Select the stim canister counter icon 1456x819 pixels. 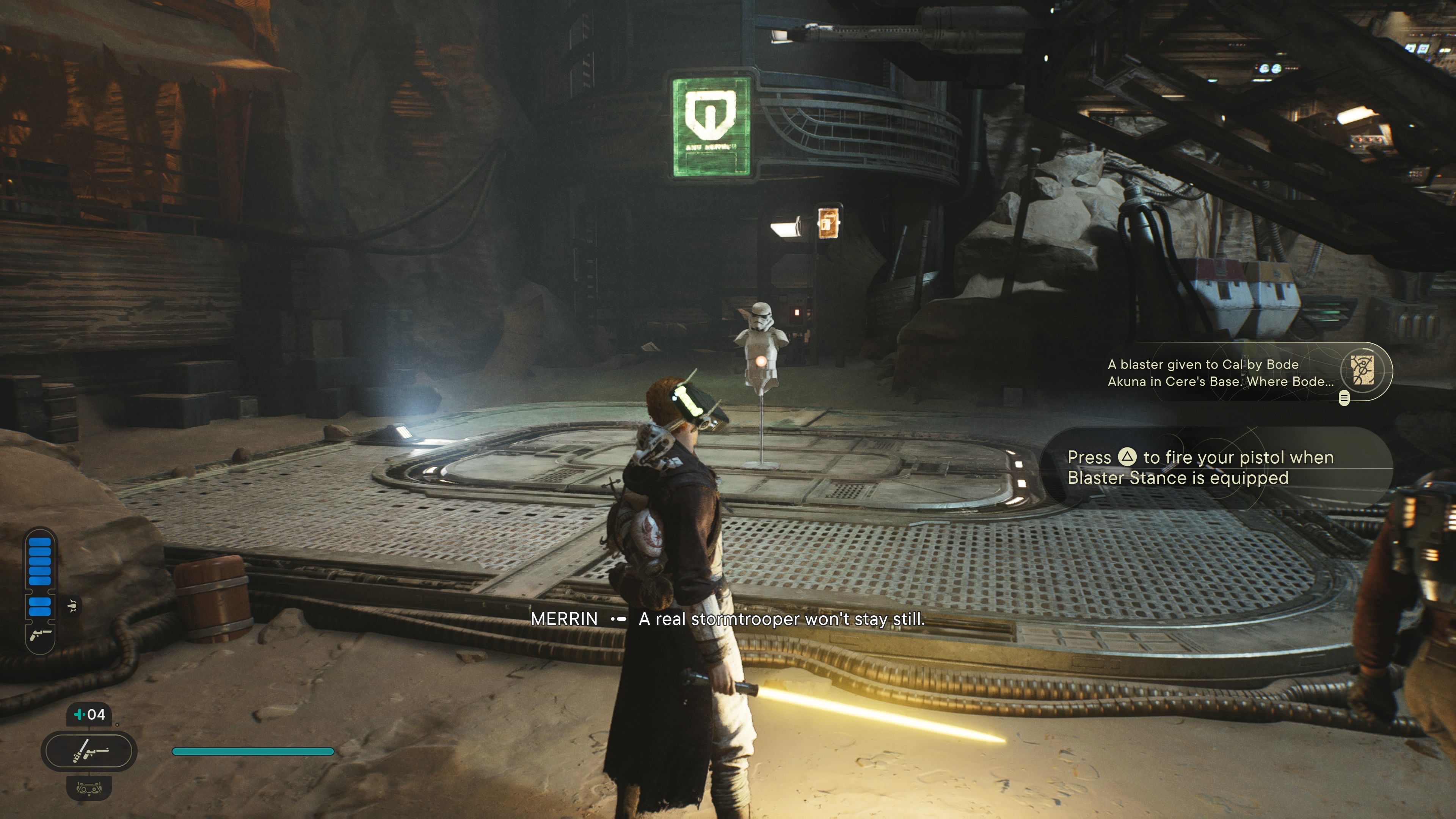(89, 714)
